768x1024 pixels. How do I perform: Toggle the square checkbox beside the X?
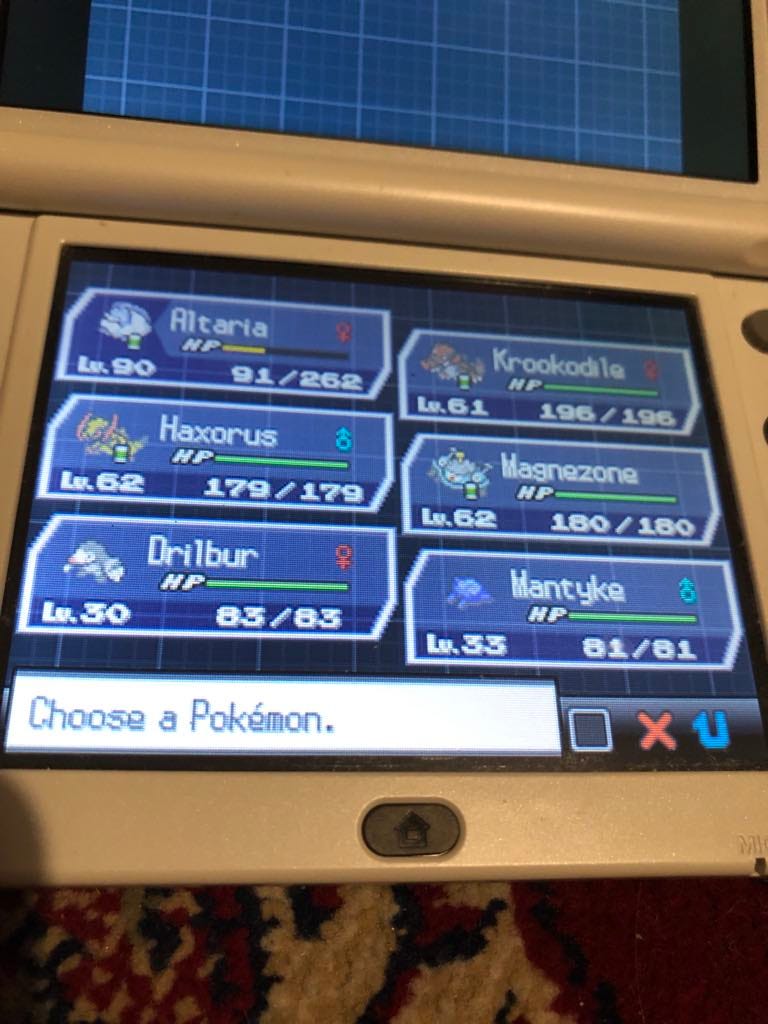coord(591,731)
